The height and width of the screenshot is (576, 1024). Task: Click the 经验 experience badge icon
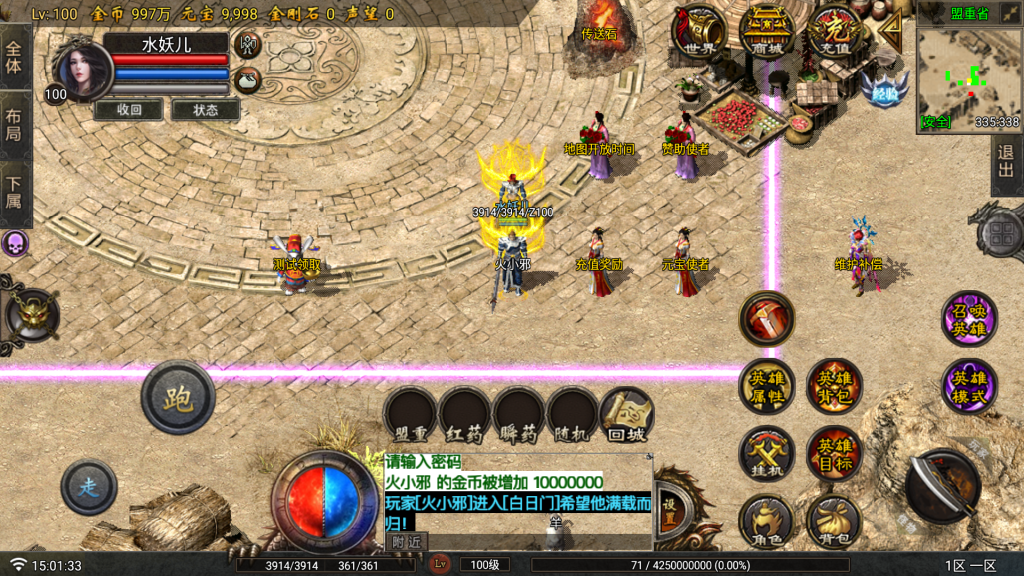pyautogui.click(x=885, y=88)
